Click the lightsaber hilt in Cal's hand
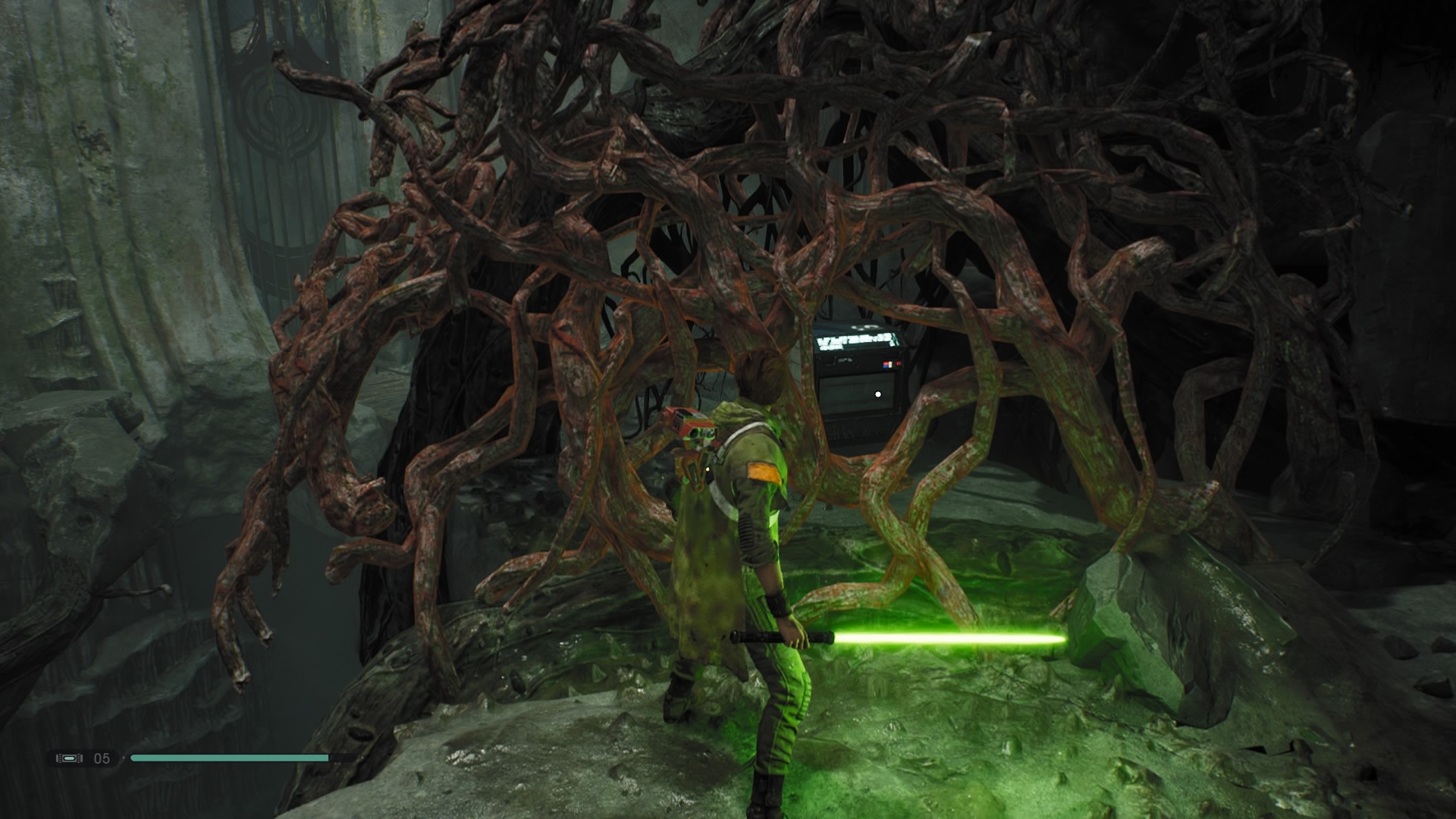Viewport: 1456px width, 819px height. (x=781, y=637)
